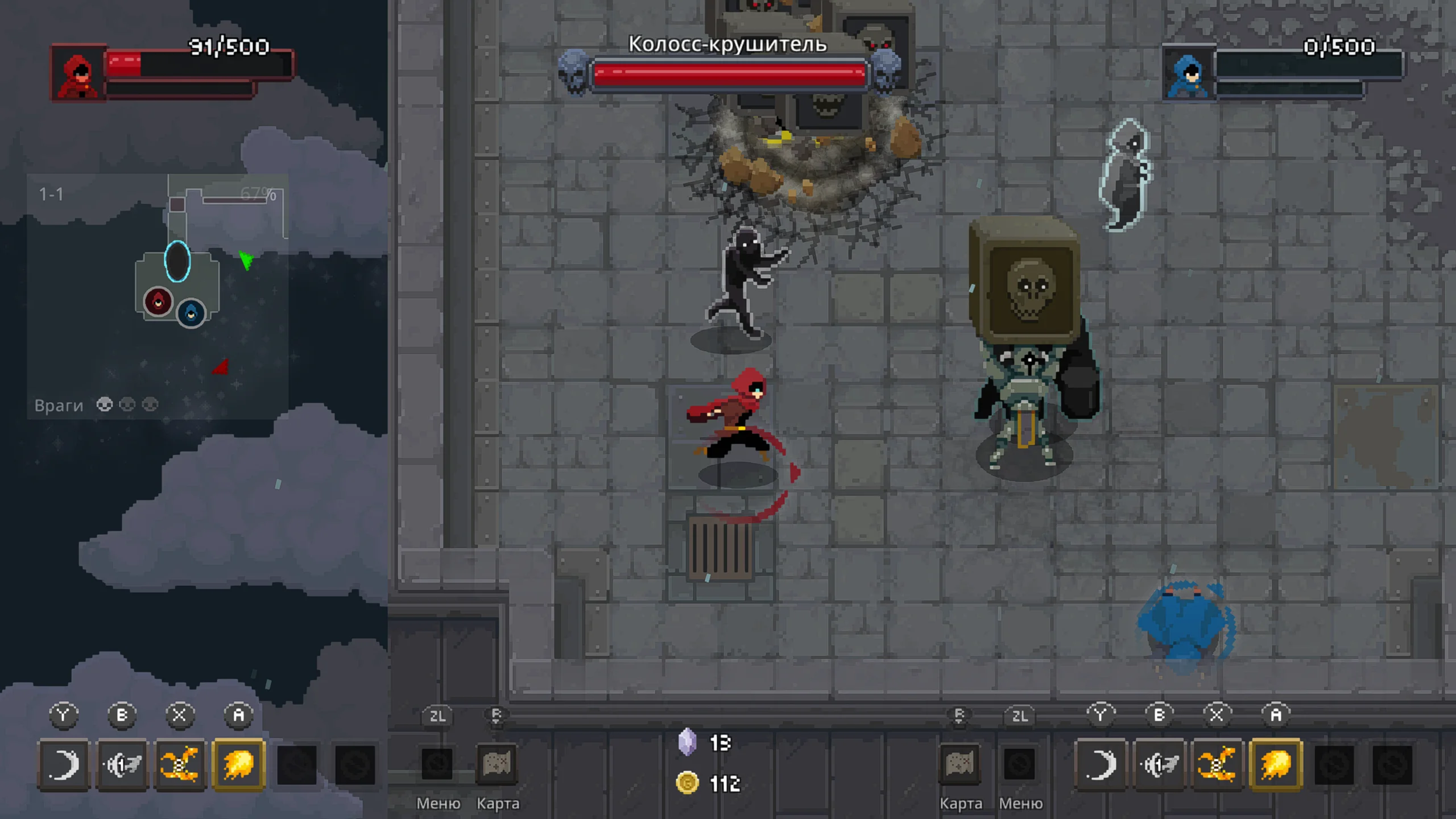Activate blue wizard's air burst dash arcana

tap(1160, 764)
